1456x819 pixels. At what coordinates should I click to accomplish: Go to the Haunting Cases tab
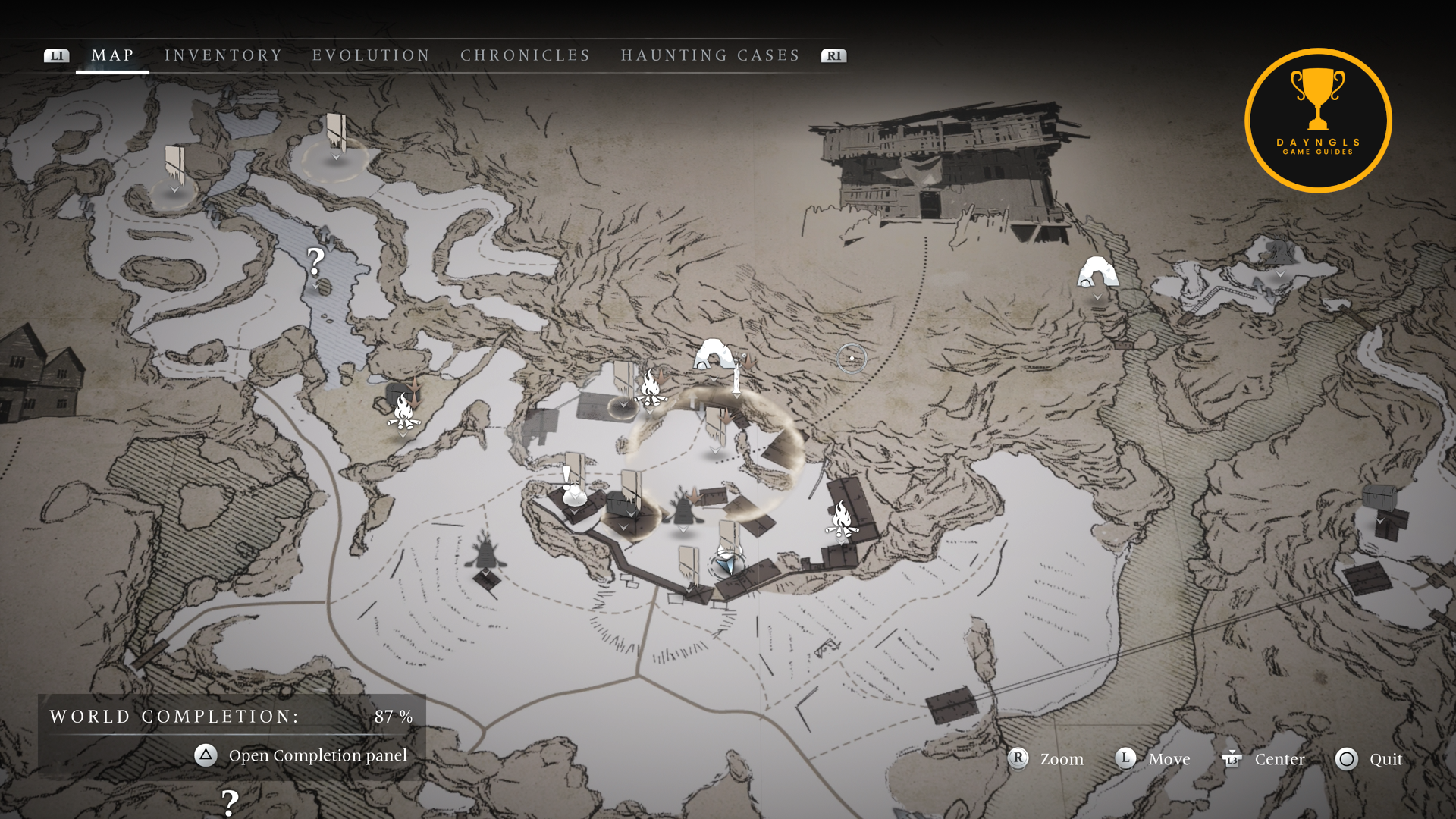(710, 55)
